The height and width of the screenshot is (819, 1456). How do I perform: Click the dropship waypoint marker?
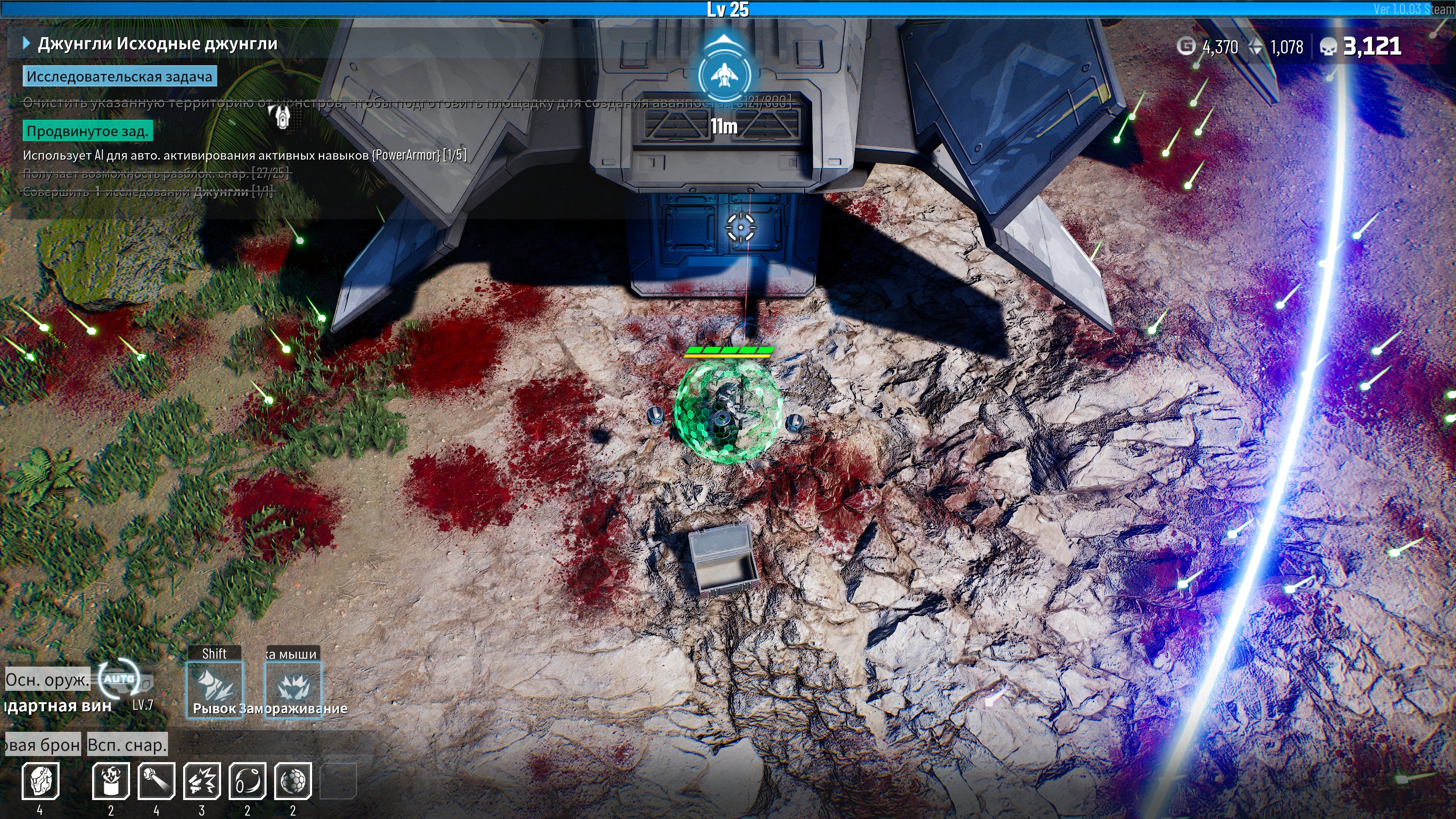[723, 74]
